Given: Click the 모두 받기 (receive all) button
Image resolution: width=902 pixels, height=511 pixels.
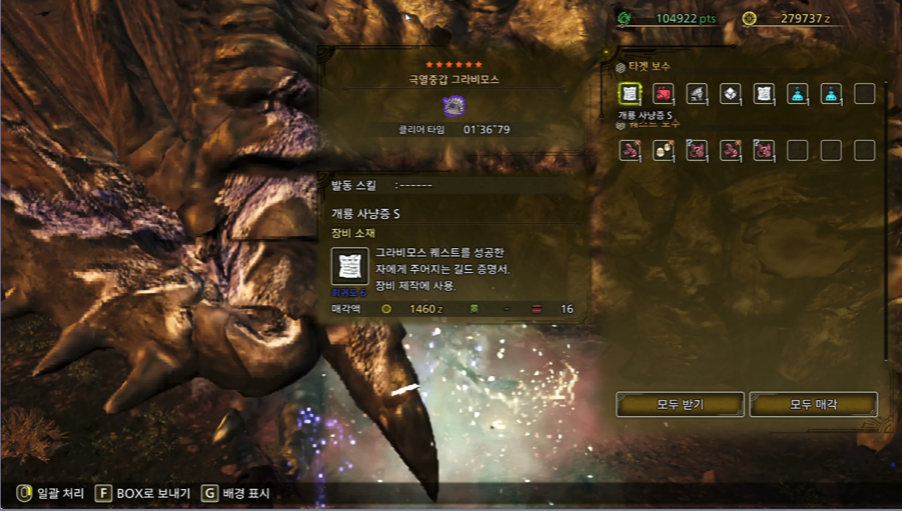Looking at the screenshot, I should tap(680, 404).
